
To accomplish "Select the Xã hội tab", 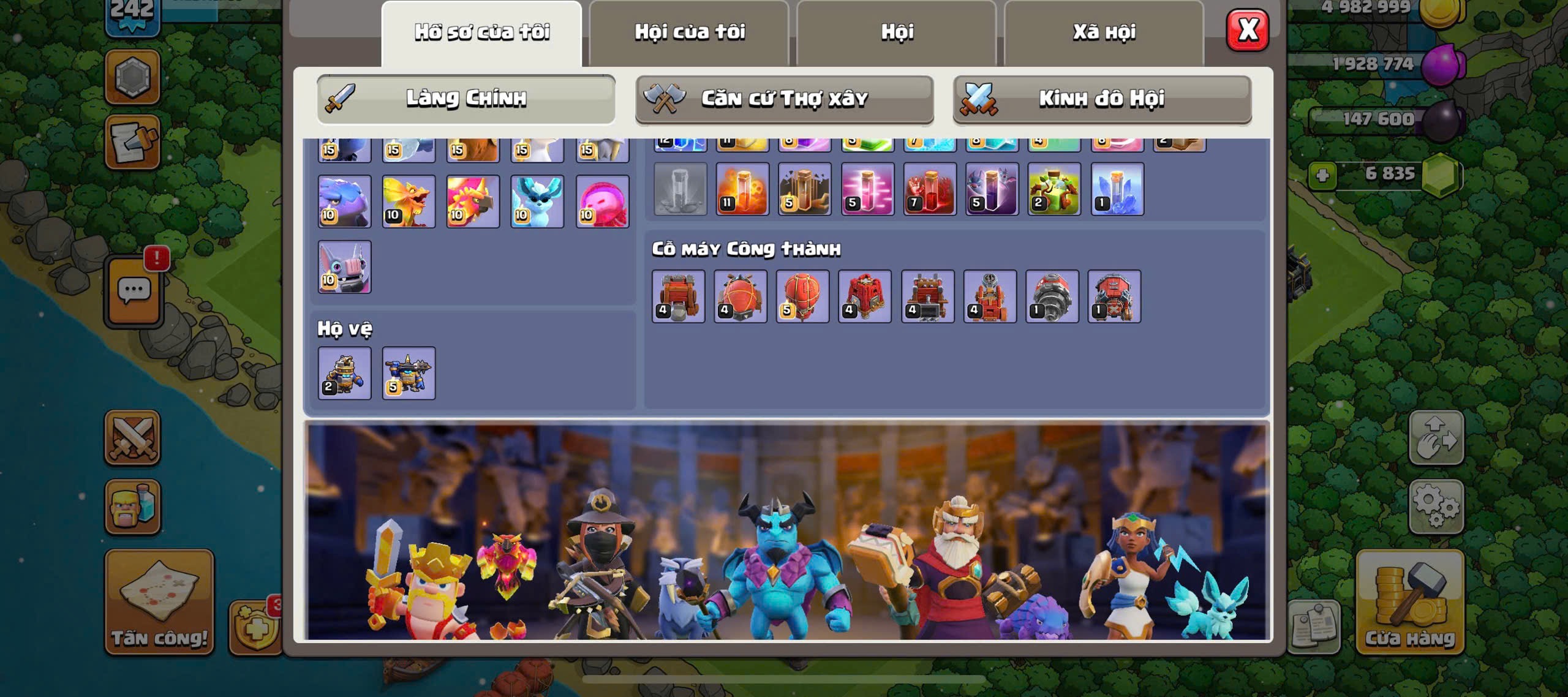I will 1104,32.
